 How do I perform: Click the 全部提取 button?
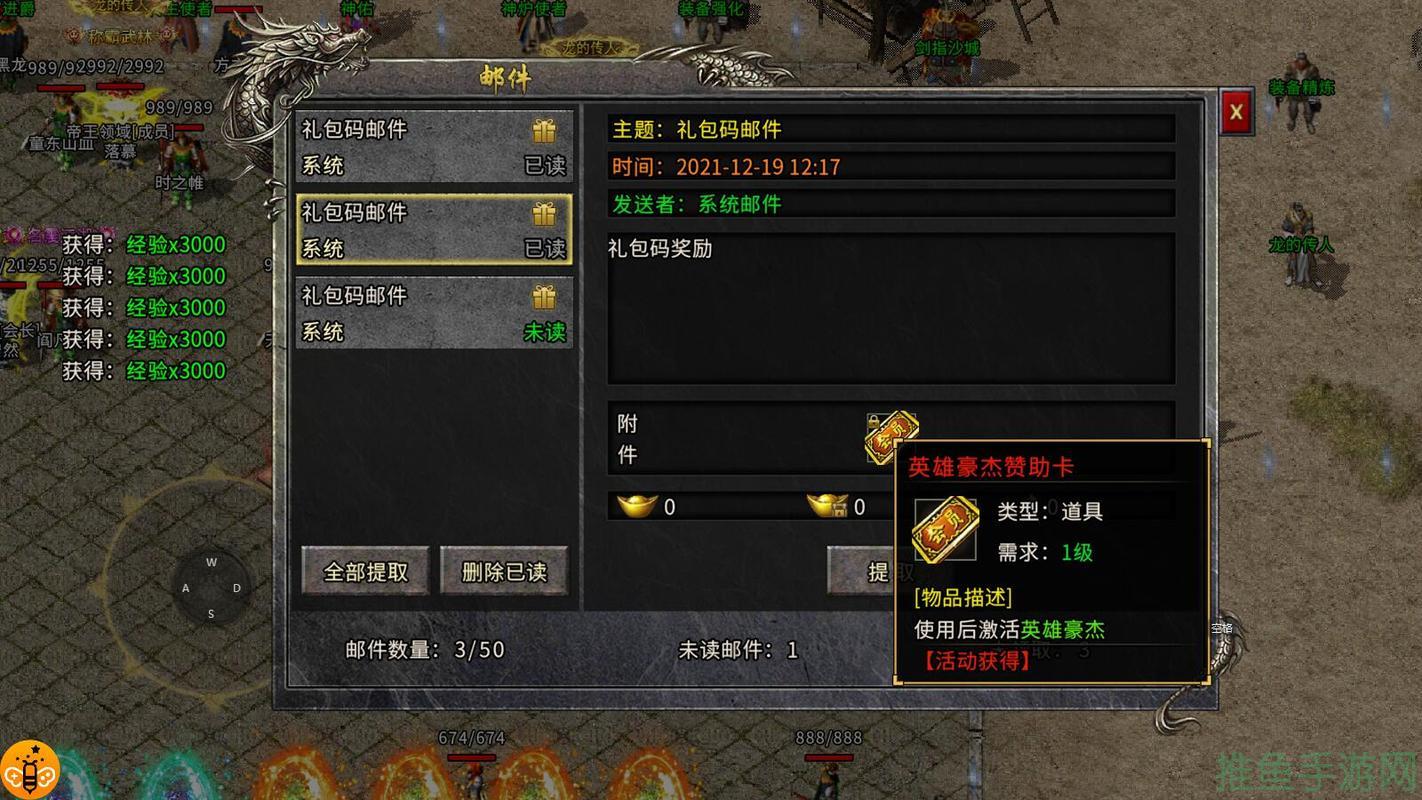point(365,570)
